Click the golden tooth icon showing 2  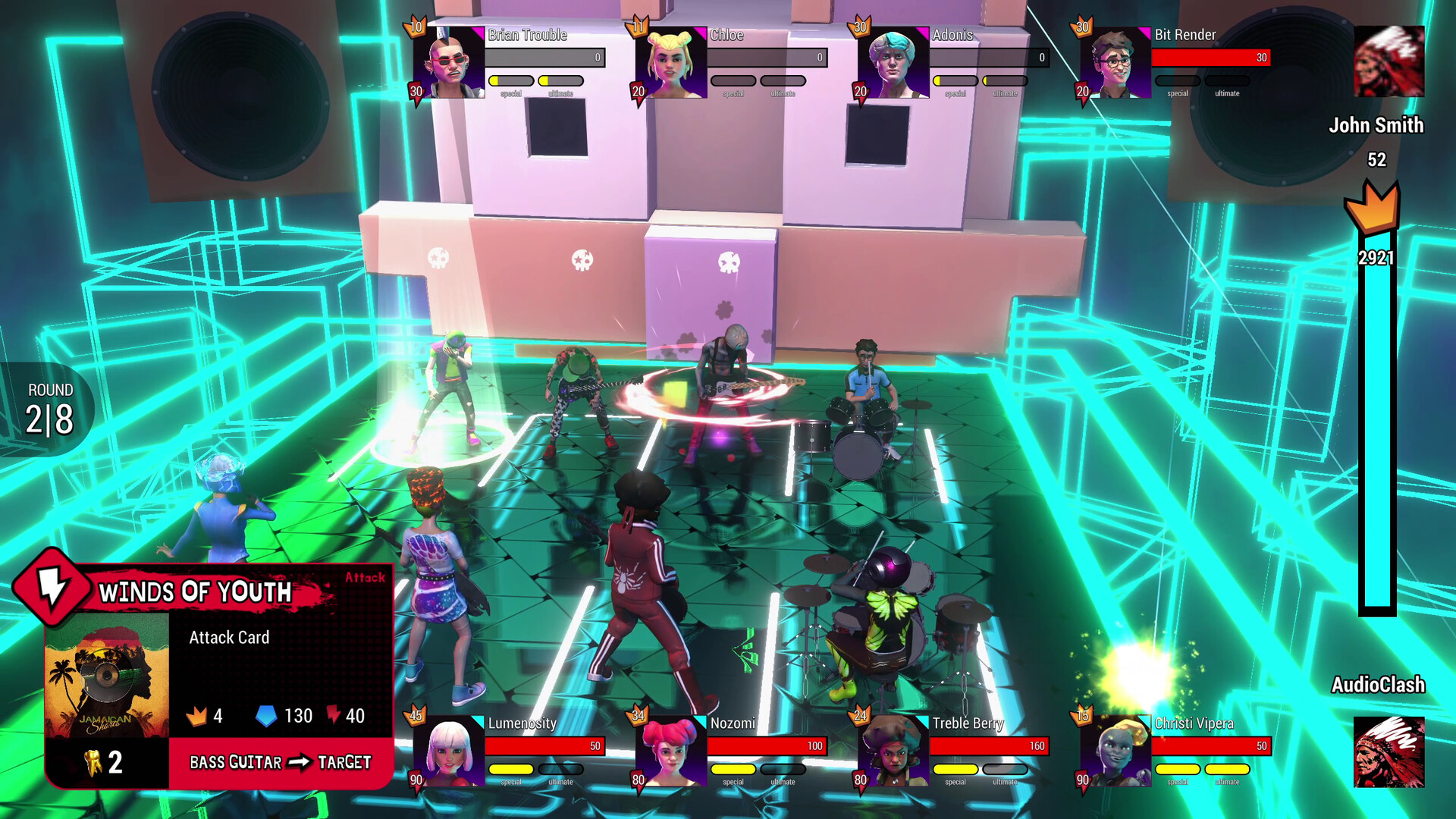click(x=93, y=762)
